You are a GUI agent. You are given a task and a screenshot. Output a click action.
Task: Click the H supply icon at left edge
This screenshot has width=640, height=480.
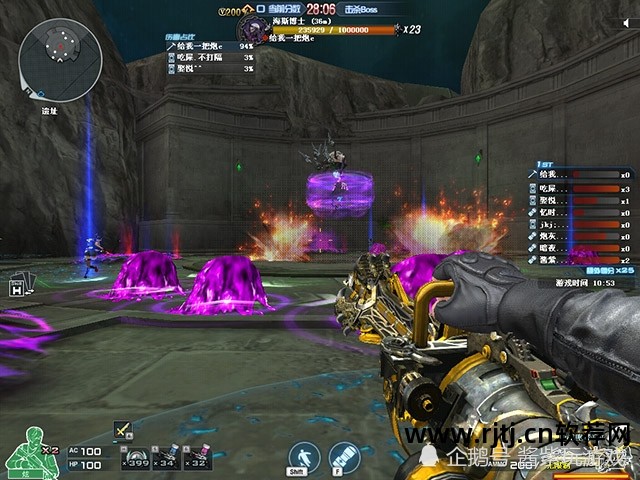(17, 288)
